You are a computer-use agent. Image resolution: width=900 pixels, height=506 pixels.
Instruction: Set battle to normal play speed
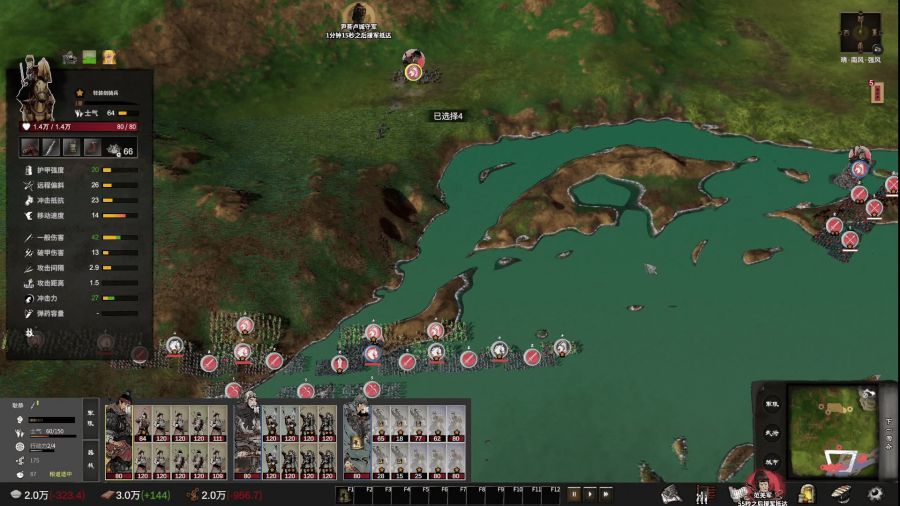[589, 493]
